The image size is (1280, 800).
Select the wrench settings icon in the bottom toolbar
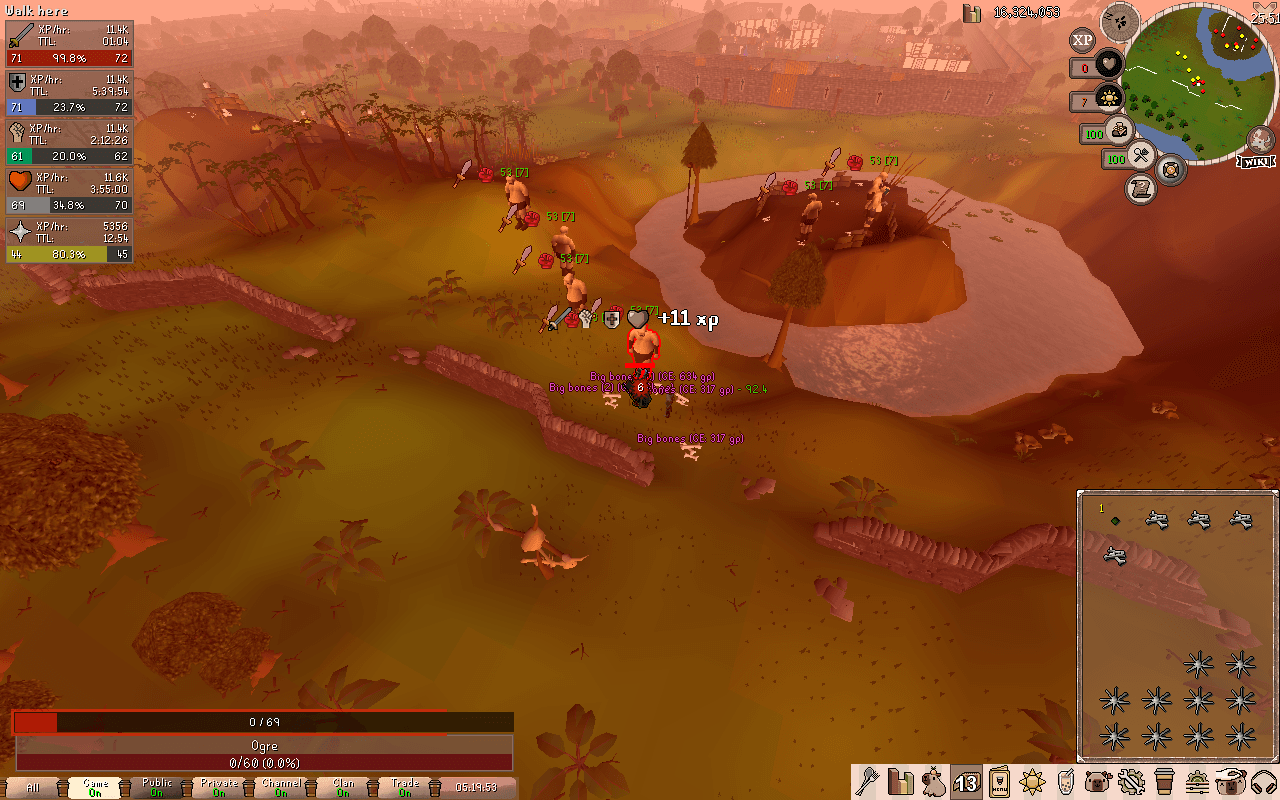(x=1132, y=783)
